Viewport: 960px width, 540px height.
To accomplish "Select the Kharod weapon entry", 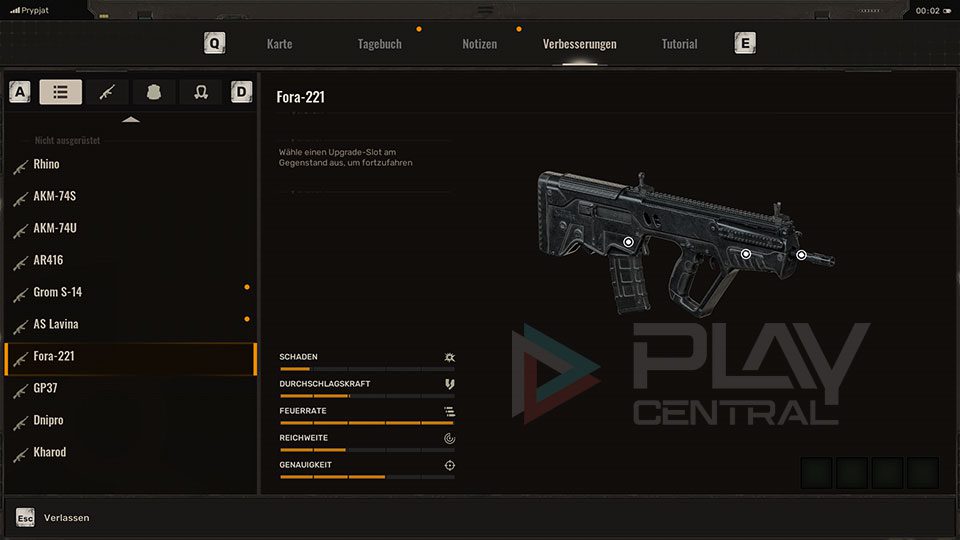I will [50, 452].
